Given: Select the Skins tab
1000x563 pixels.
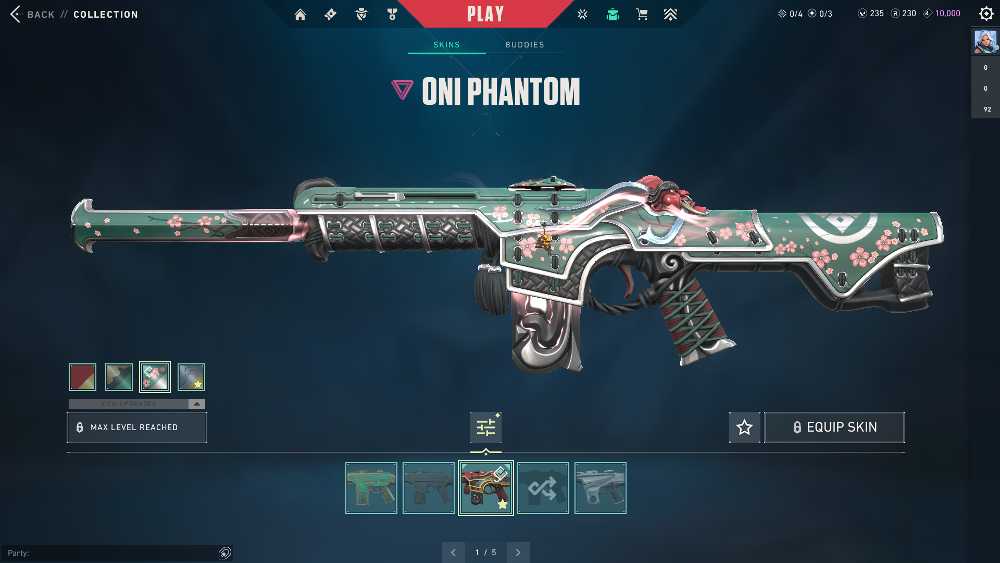Looking at the screenshot, I should pos(446,45).
